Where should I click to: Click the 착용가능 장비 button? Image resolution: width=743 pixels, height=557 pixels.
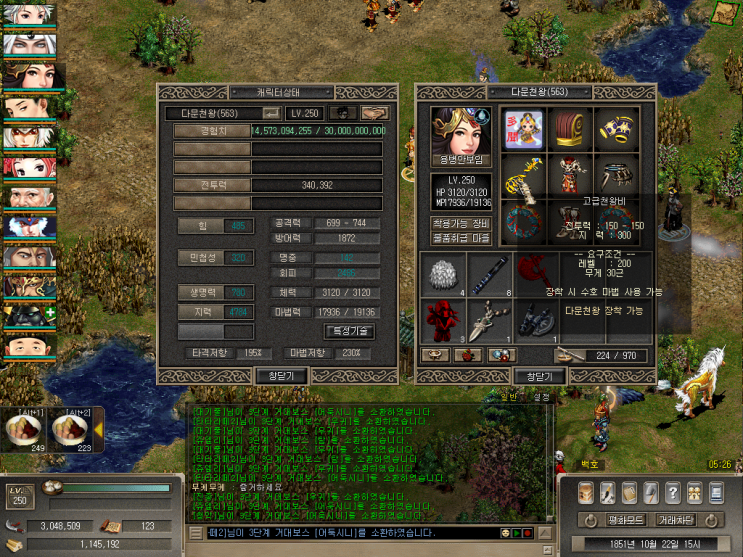[x=461, y=223]
